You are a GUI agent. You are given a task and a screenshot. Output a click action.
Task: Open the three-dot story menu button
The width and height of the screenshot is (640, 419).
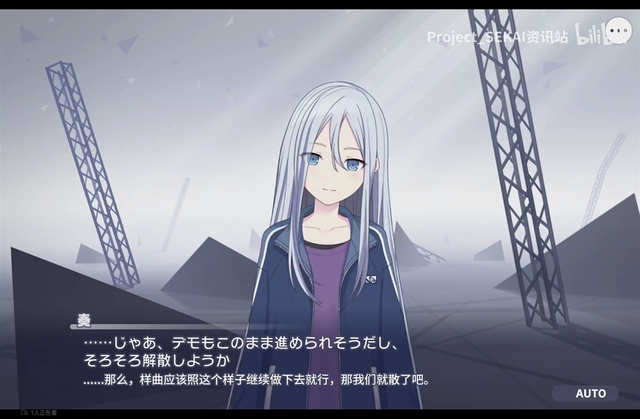click(x=620, y=32)
